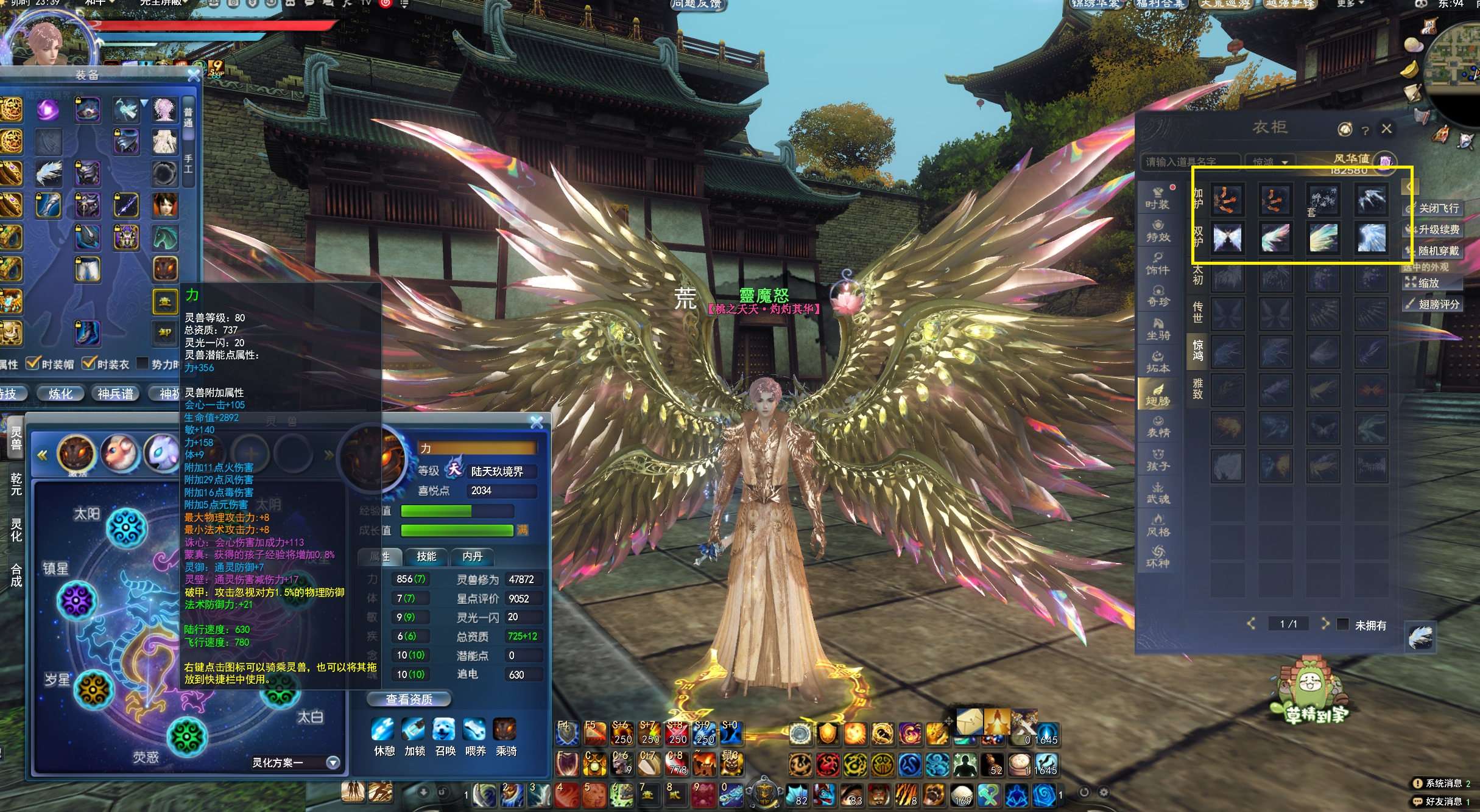Select the pink sheep pet portrait
This screenshot has width=1480, height=812.
point(119,452)
